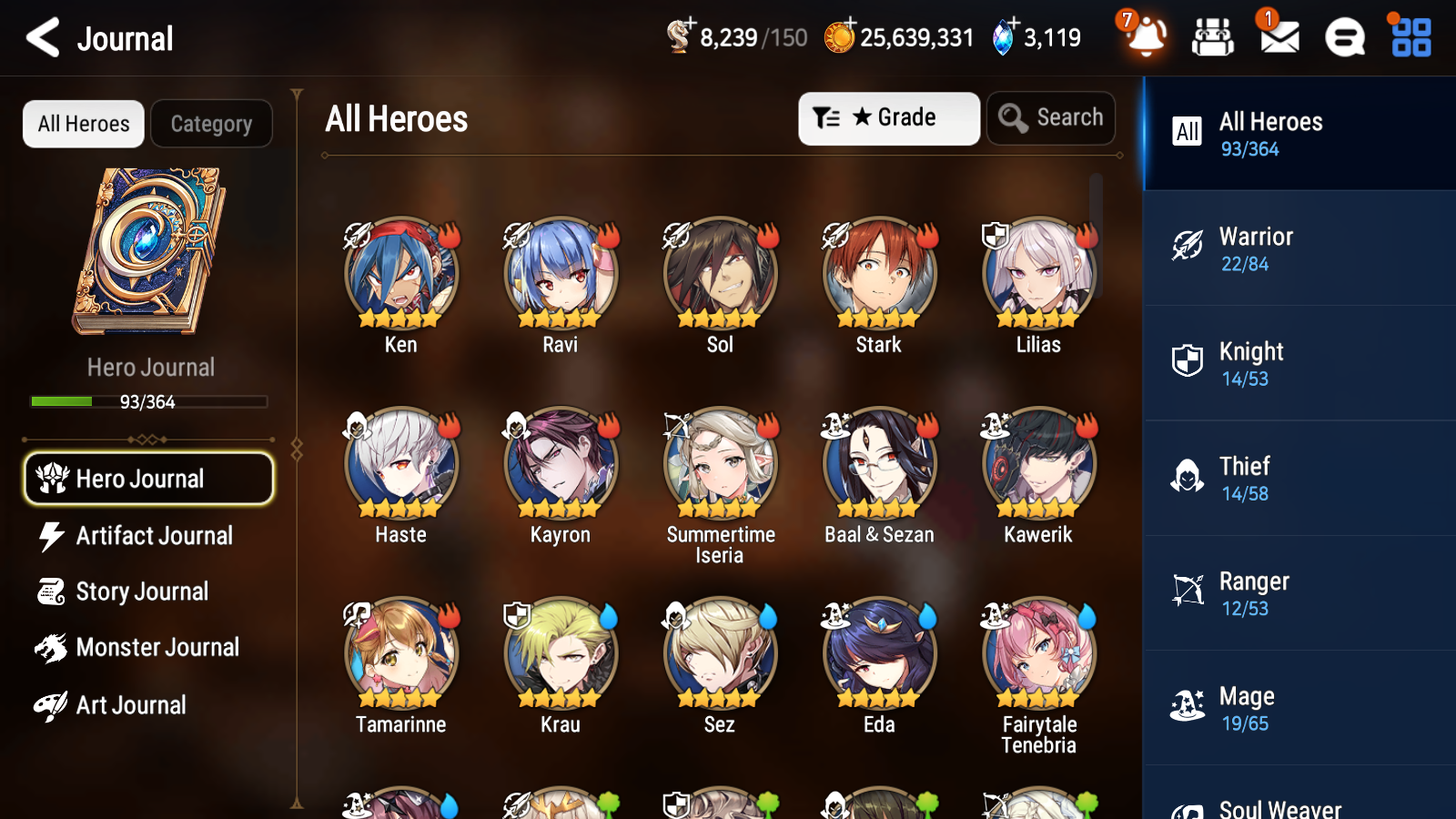
Task: Select the Ranger class filter
Action: pyautogui.click(x=1188, y=591)
